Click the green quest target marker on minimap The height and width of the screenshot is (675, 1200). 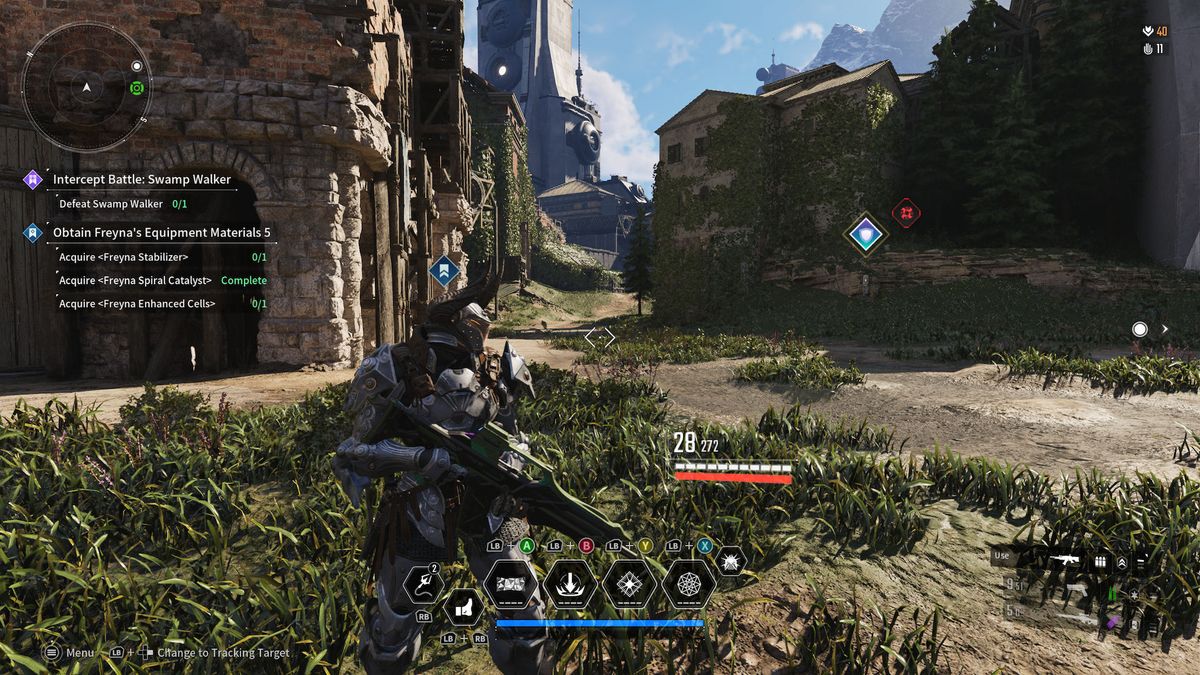click(137, 88)
